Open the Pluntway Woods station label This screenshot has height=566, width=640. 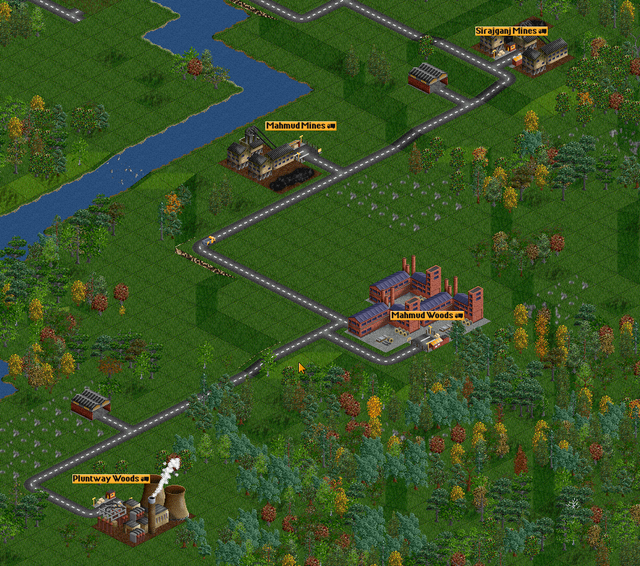click(110, 479)
